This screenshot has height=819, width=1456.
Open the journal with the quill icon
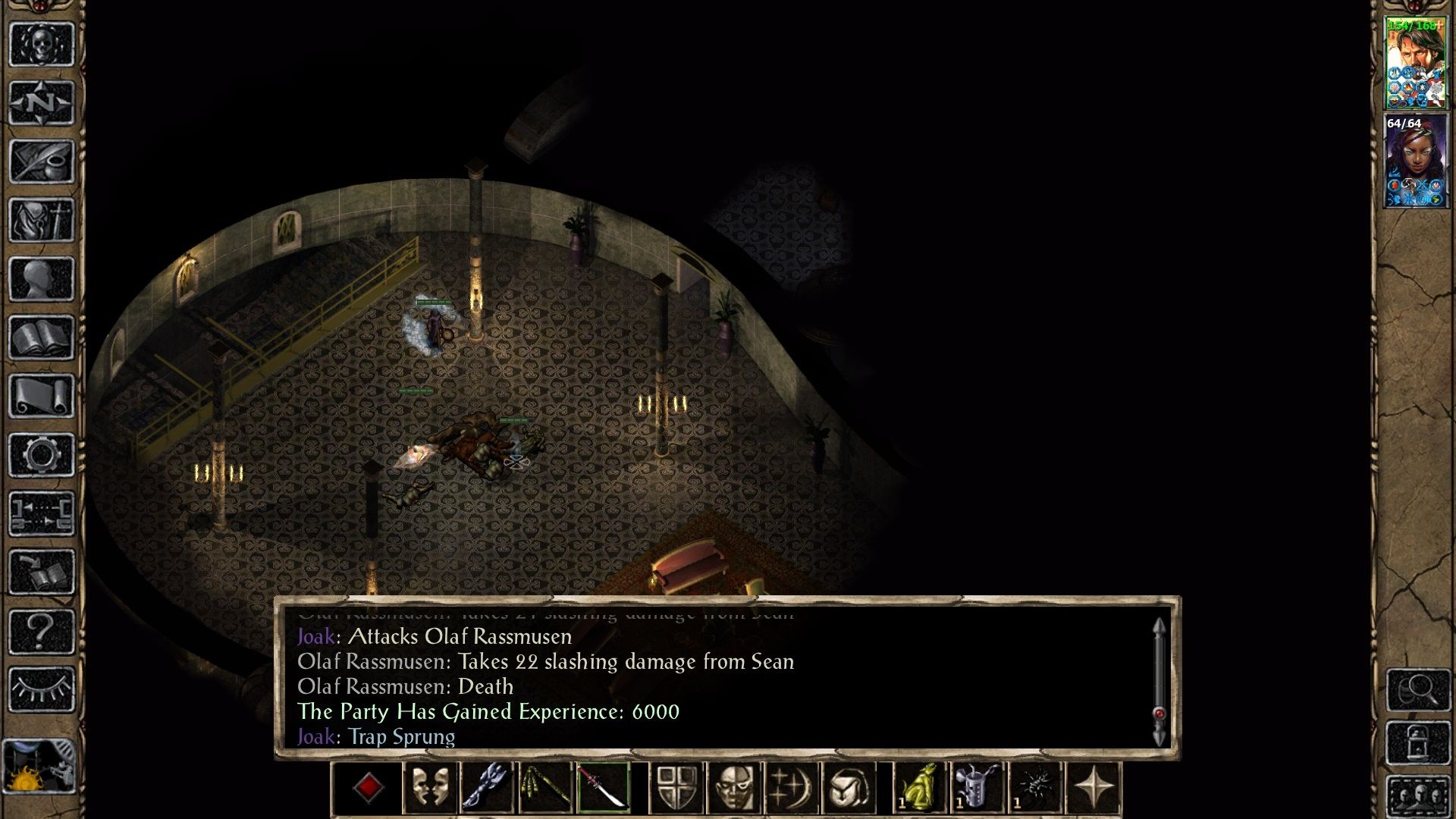point(42,161)
